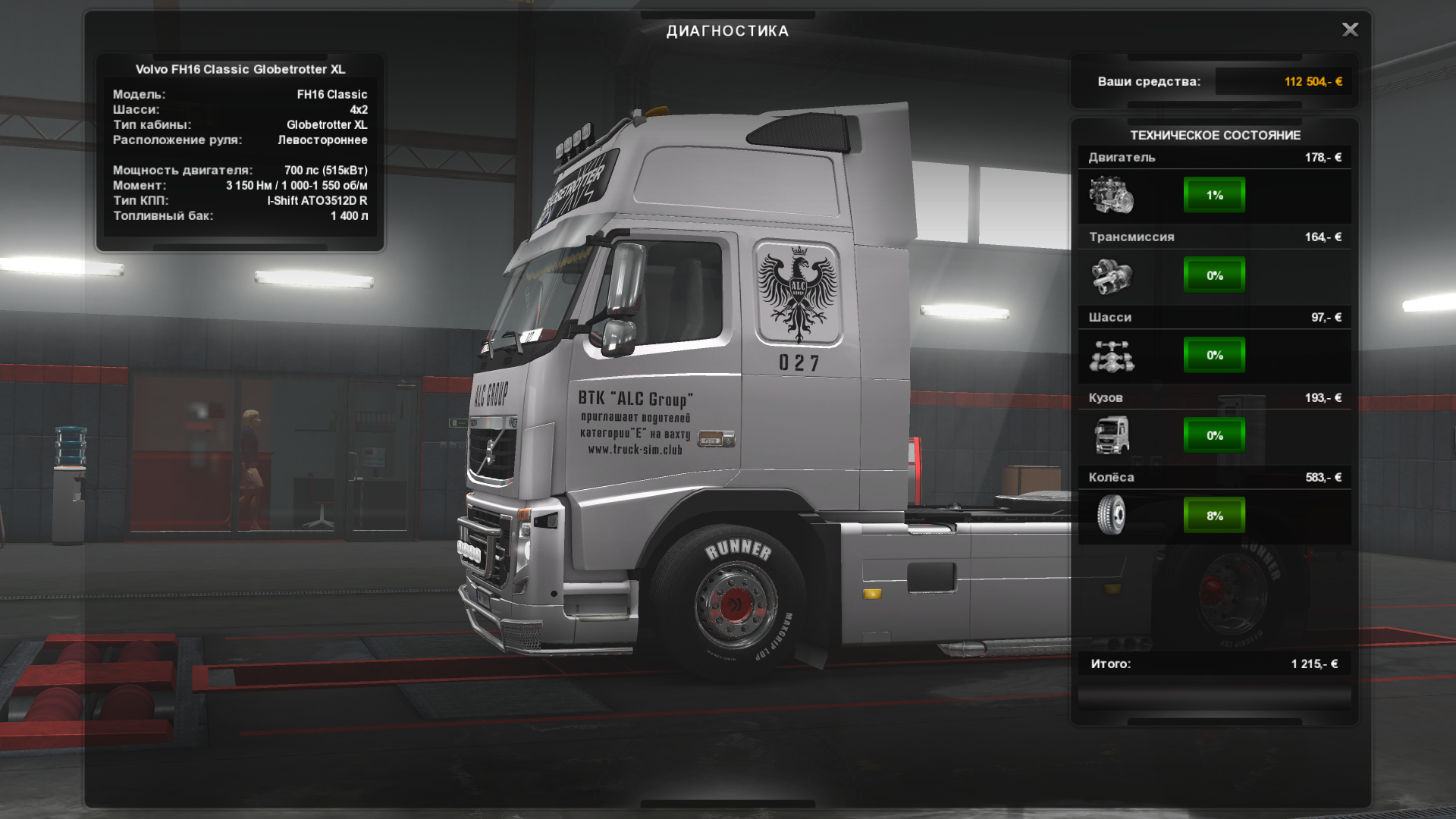Repair the wheels with 8% wear

tap(1214, 516)
